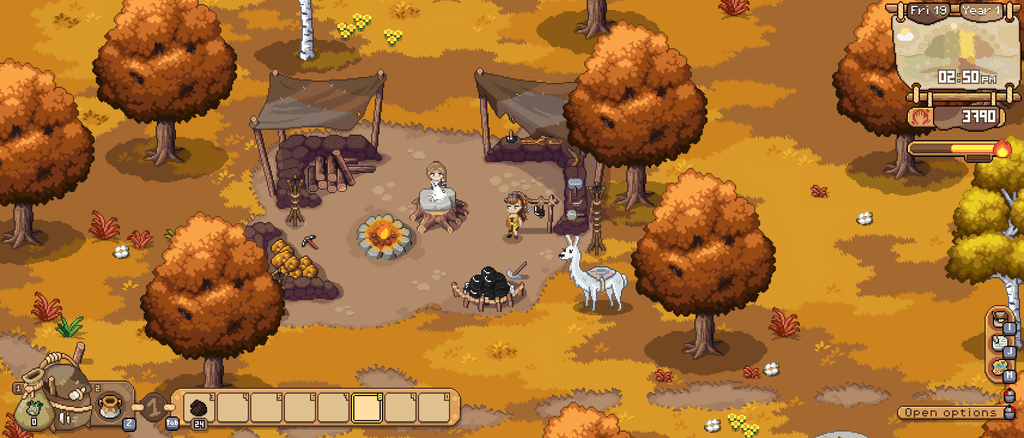Viewport: 1024px width, 438px height.
Task: Select the yellow-highlighted hotbar slot
Action: [x=367, y=408]
